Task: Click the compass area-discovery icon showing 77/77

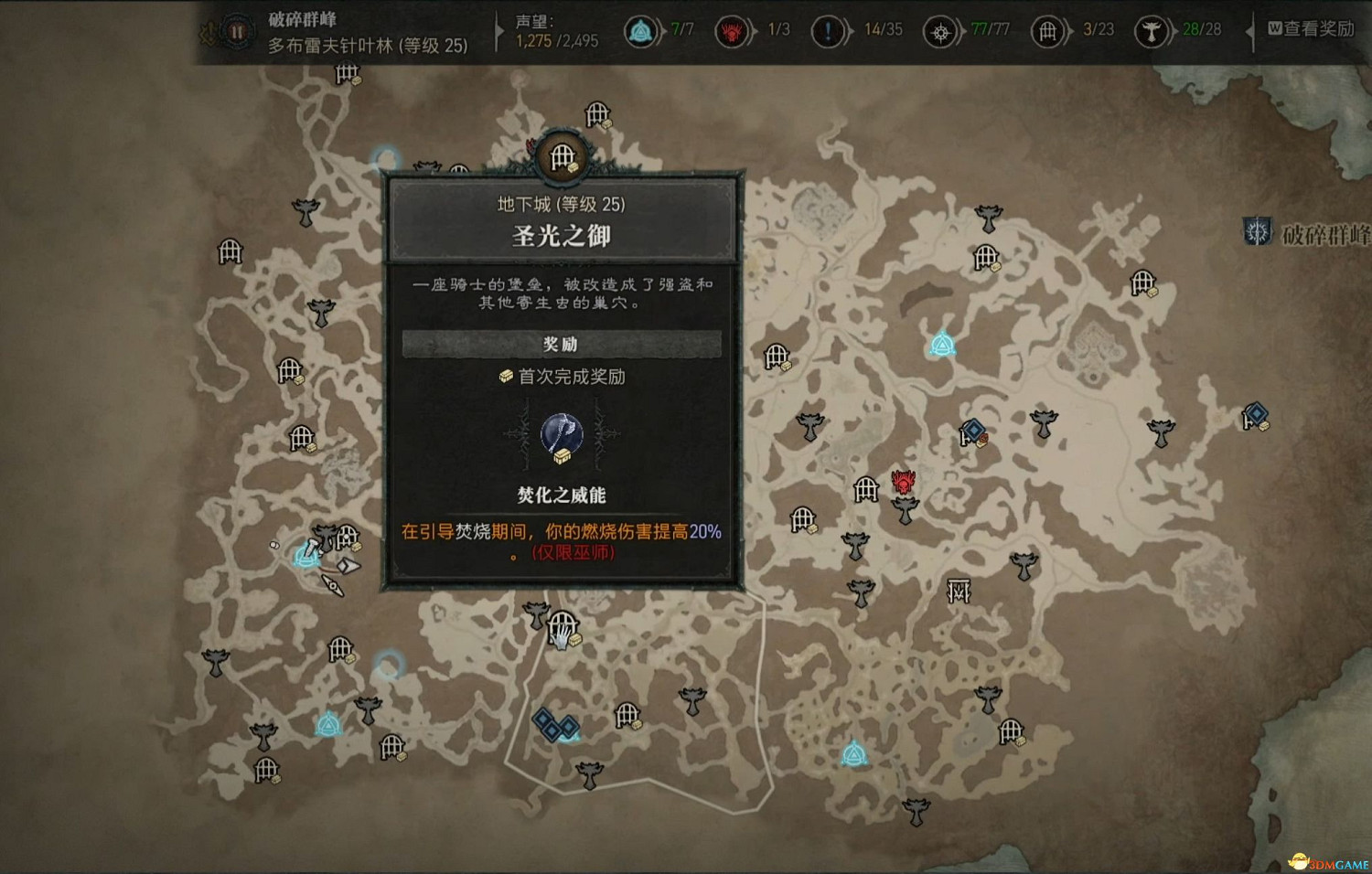Action: pos(940,30)
